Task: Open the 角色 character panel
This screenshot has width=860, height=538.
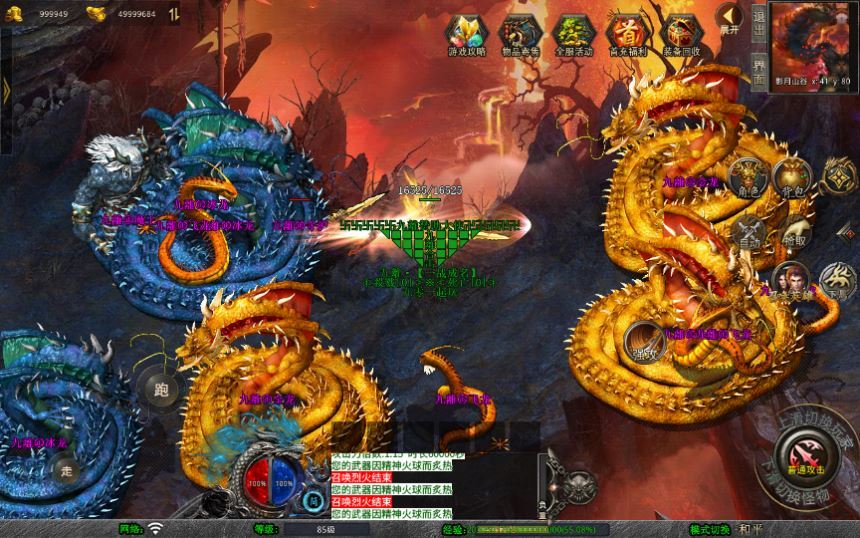Action: (x=746, y=178)
